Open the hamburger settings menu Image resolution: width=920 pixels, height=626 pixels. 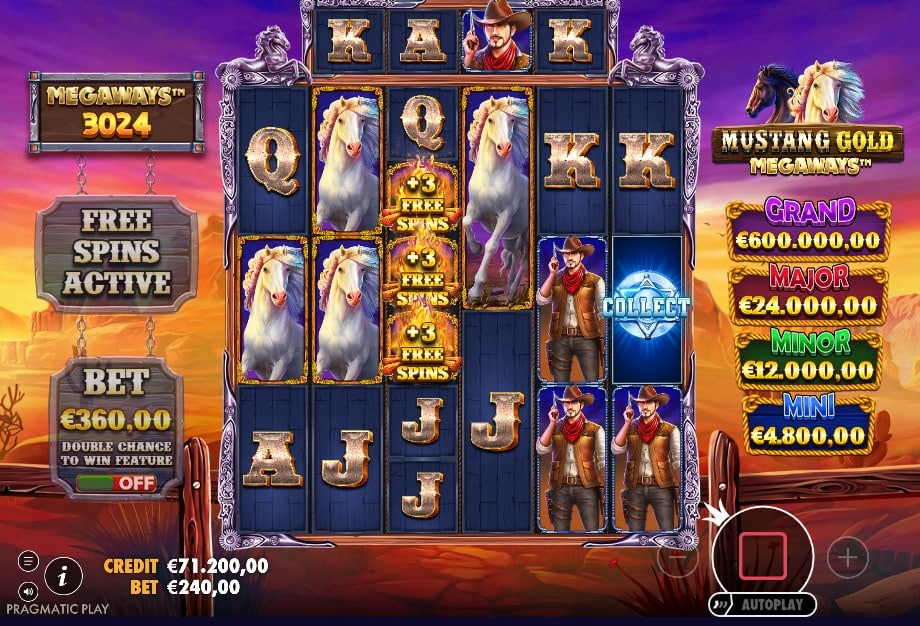click(27, 561)
